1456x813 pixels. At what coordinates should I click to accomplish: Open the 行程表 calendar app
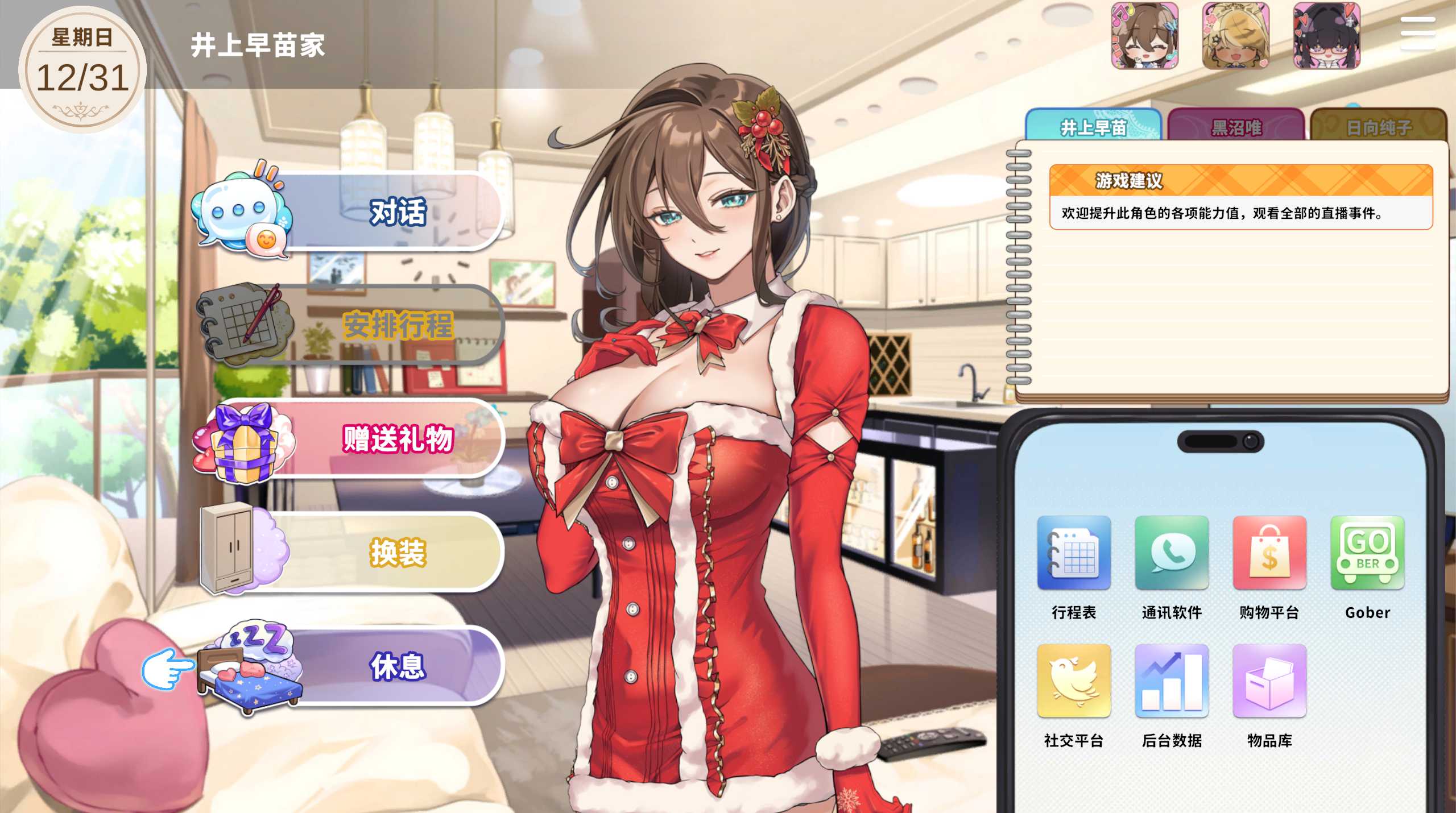pos(1074,553)
